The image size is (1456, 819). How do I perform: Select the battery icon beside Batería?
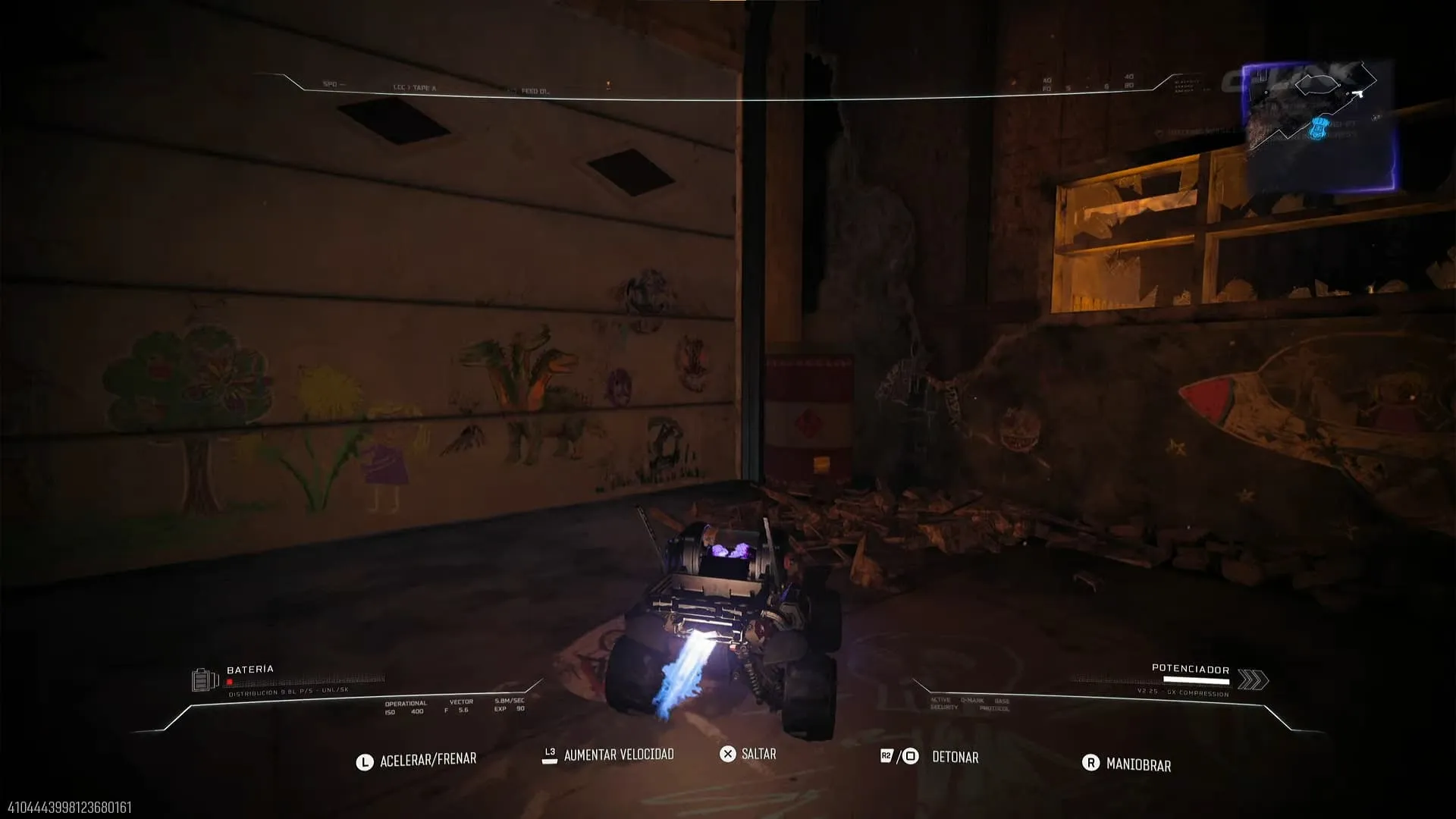pyautogui.click(x=205, y=679)
